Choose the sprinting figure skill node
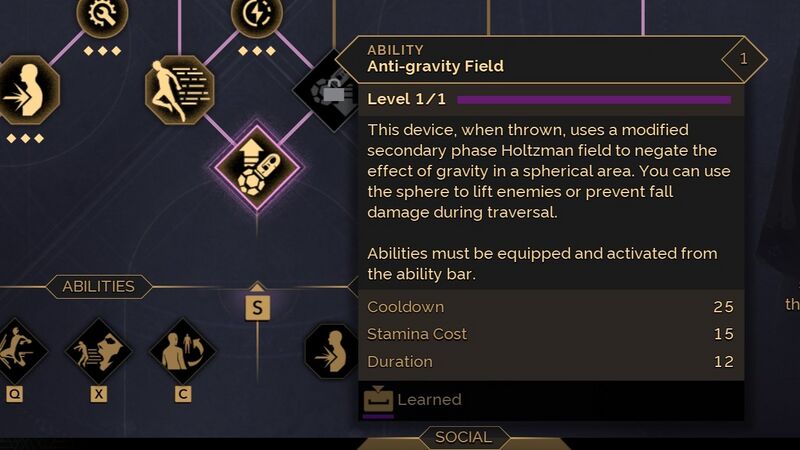800x450 pixels. tap(178, 89)
